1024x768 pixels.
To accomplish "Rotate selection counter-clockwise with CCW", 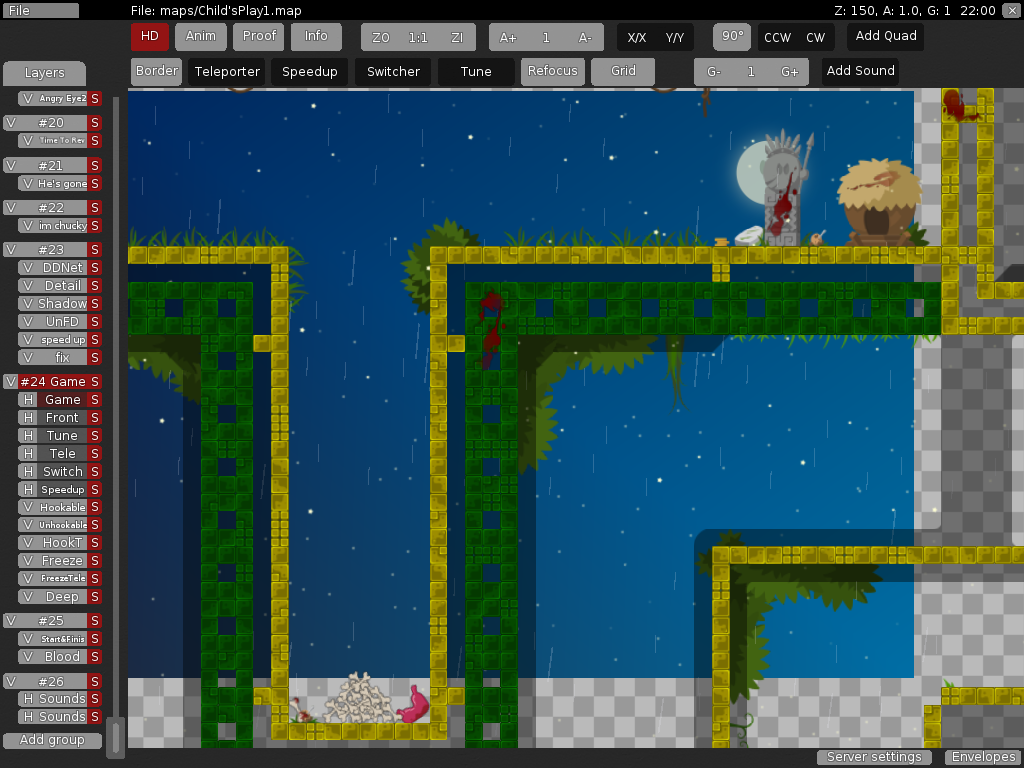I will (x=777, y=38).
